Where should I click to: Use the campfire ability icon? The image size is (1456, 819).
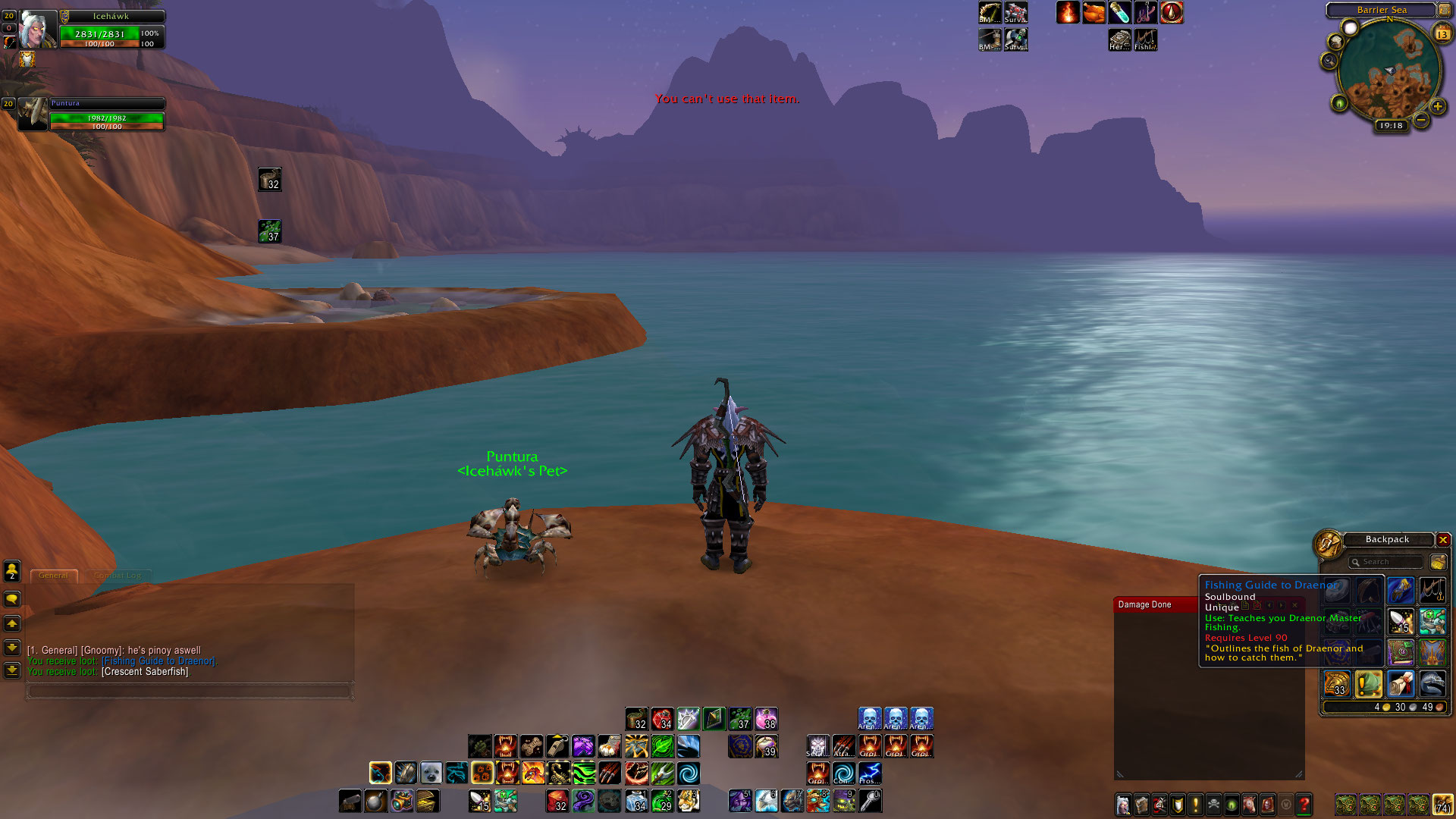pyautogui.click(x=1068, y=13)
